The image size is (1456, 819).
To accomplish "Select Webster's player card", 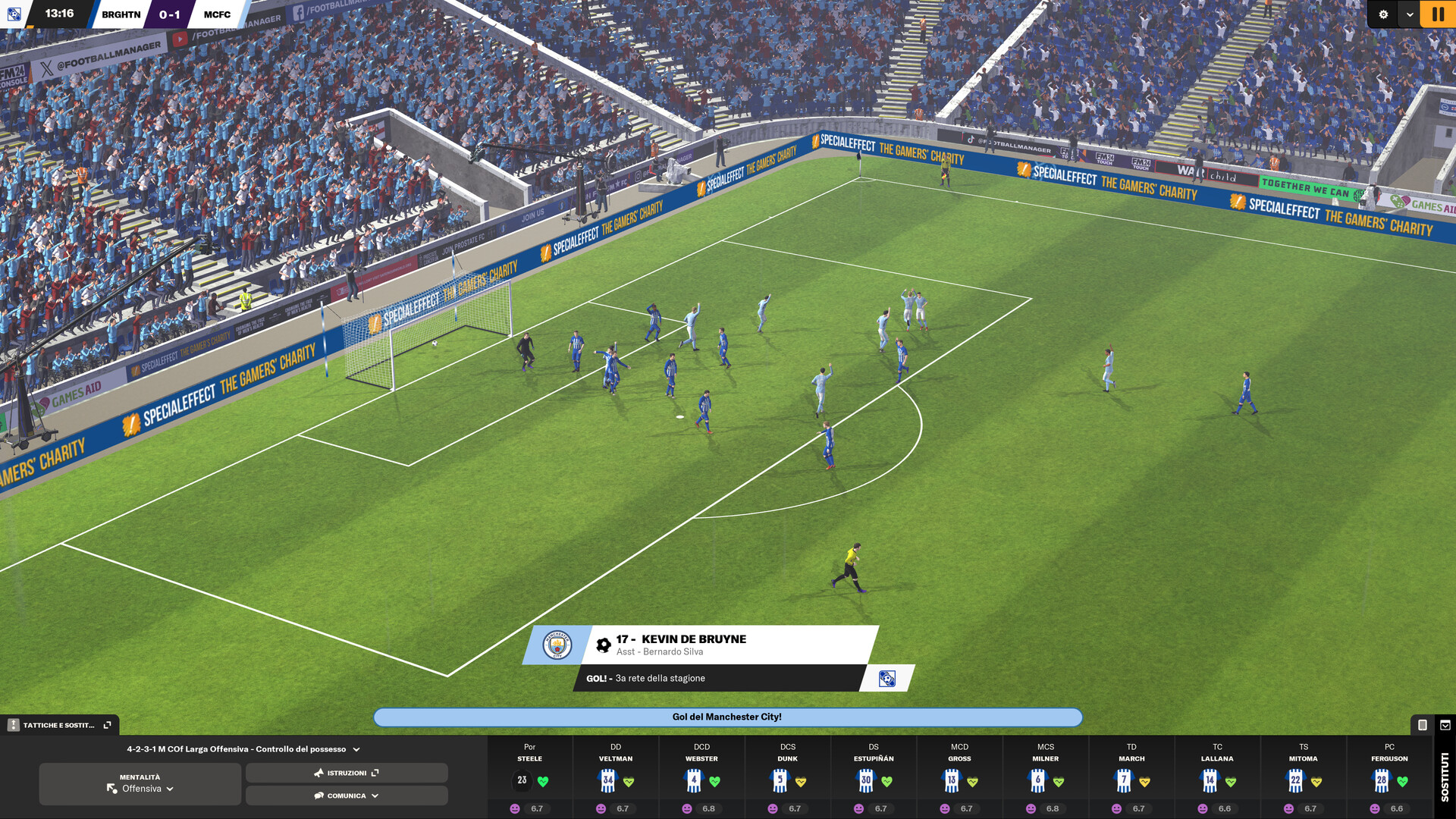I will pos(701,777).
